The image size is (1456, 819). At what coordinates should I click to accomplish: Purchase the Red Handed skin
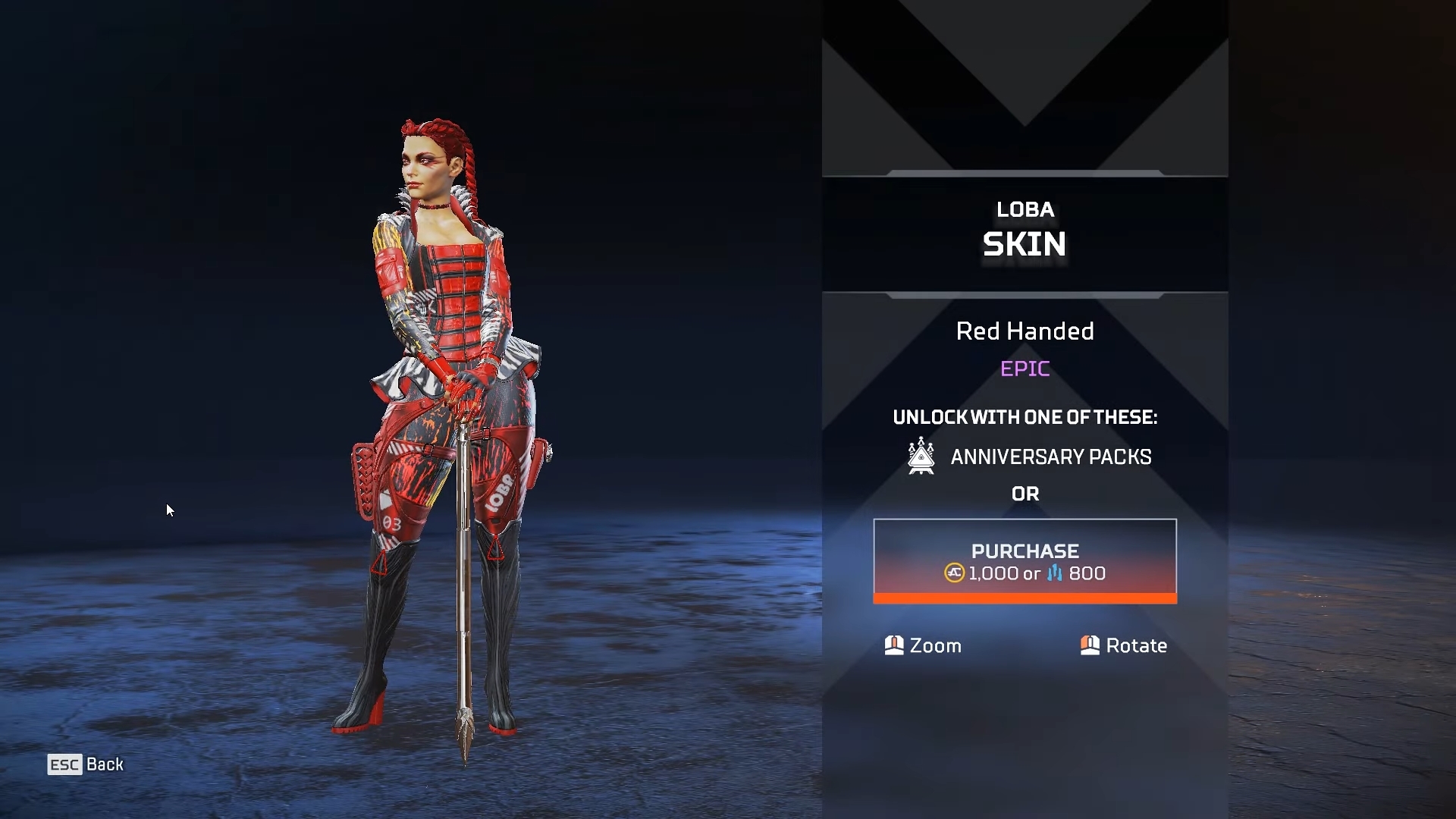pos(1025,561)
